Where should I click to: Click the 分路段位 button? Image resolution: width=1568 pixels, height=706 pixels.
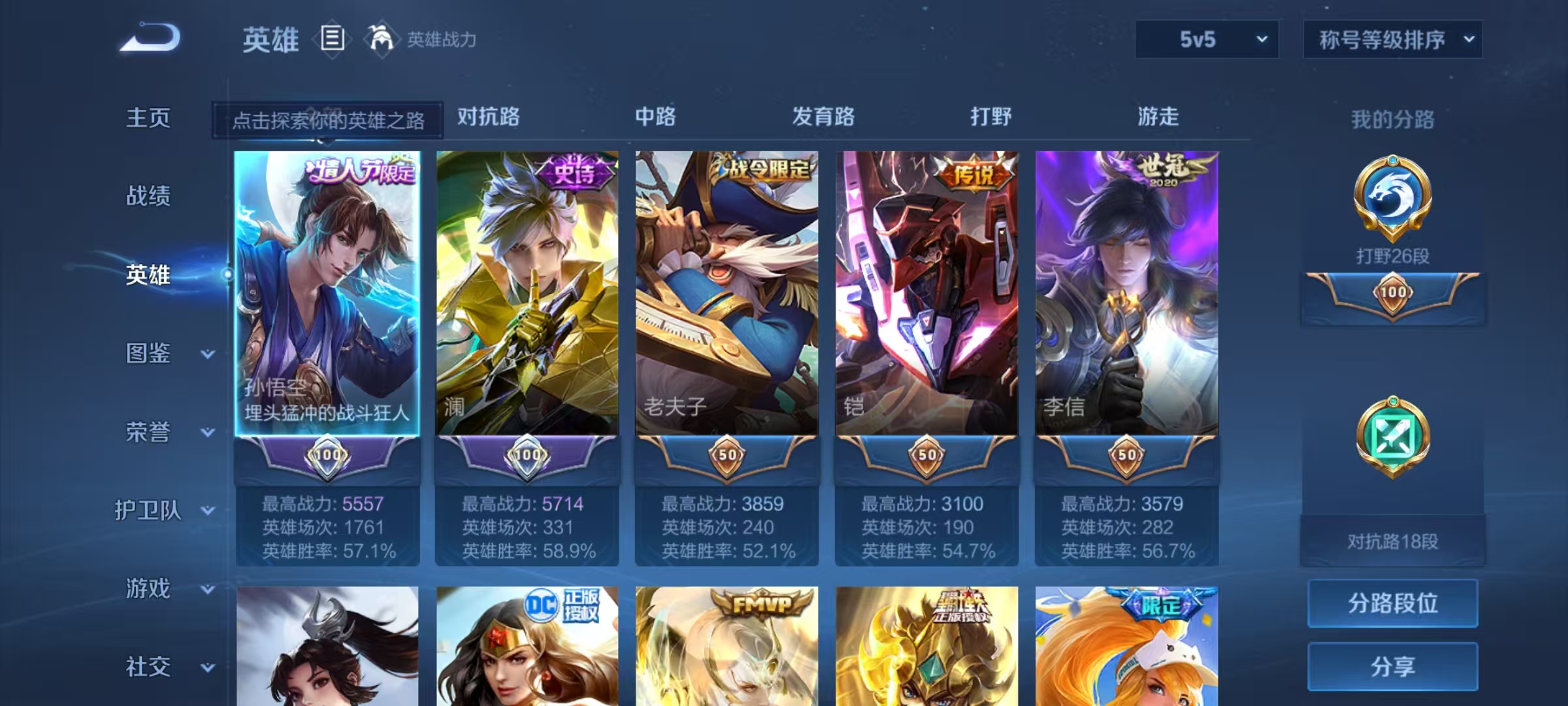[x=1392, y=604]
